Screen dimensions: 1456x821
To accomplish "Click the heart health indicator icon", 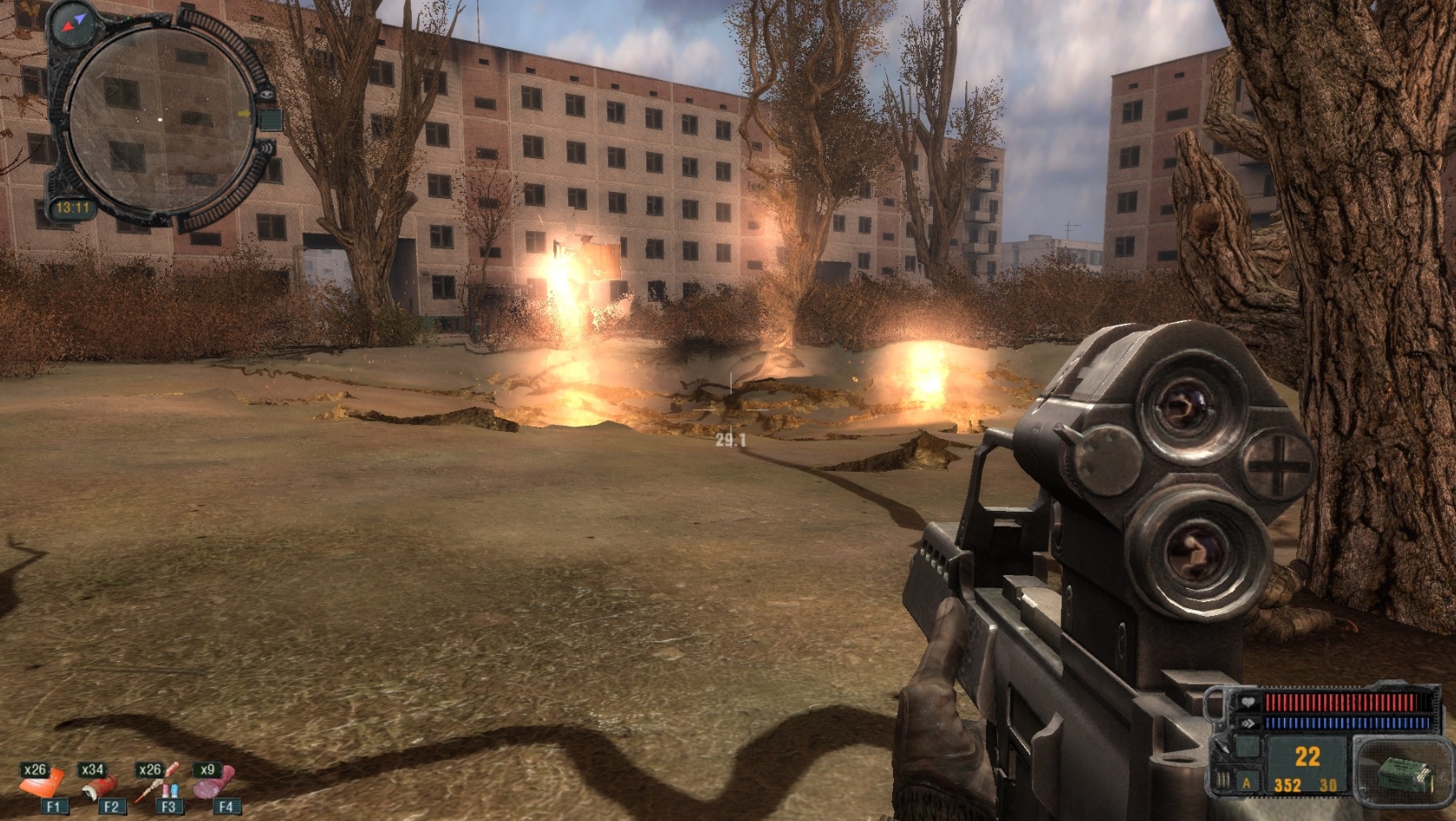I will (x=1248, y=701).
